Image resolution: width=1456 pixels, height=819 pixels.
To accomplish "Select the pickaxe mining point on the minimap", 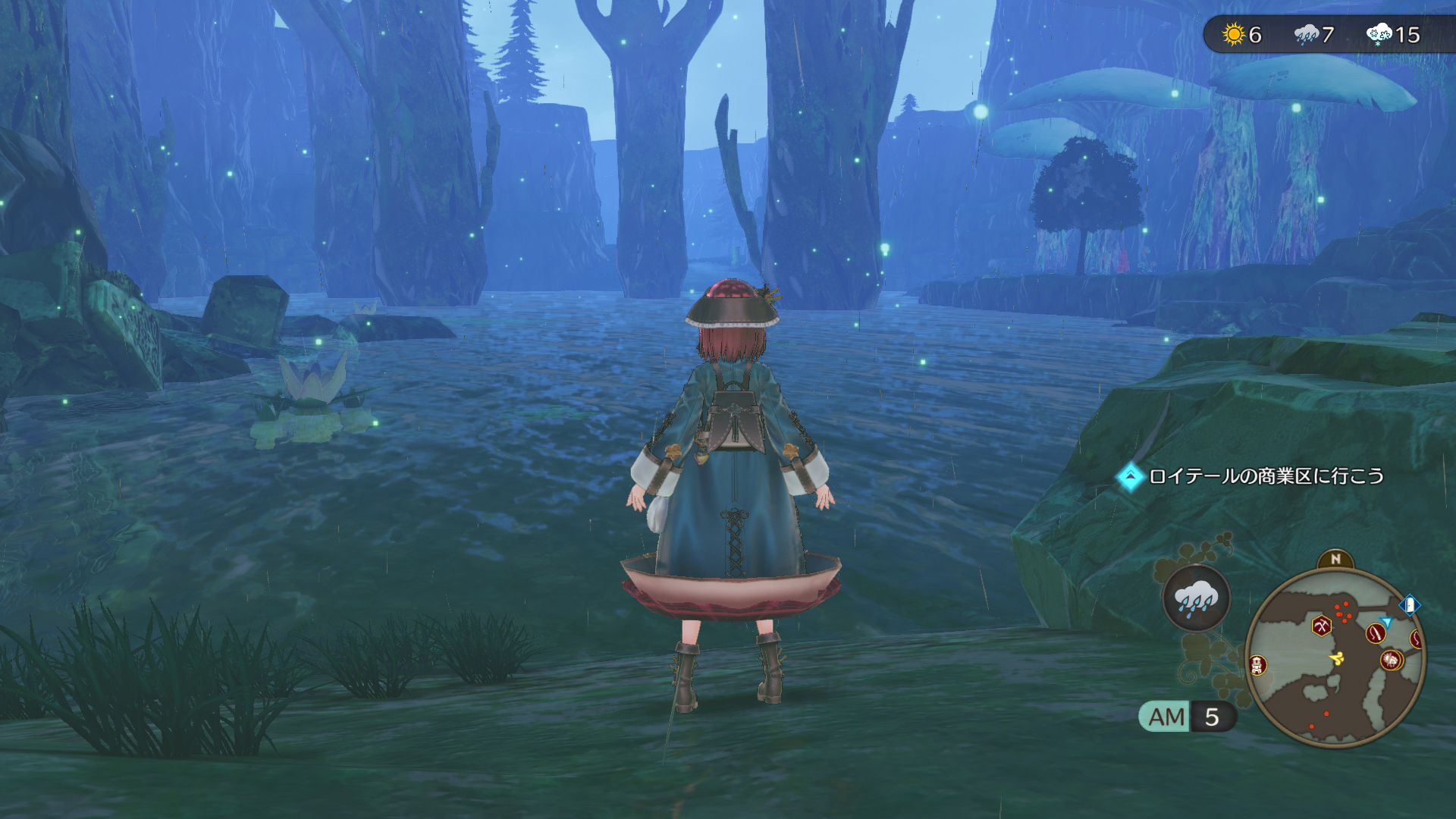I will [x=1322, y=626].
